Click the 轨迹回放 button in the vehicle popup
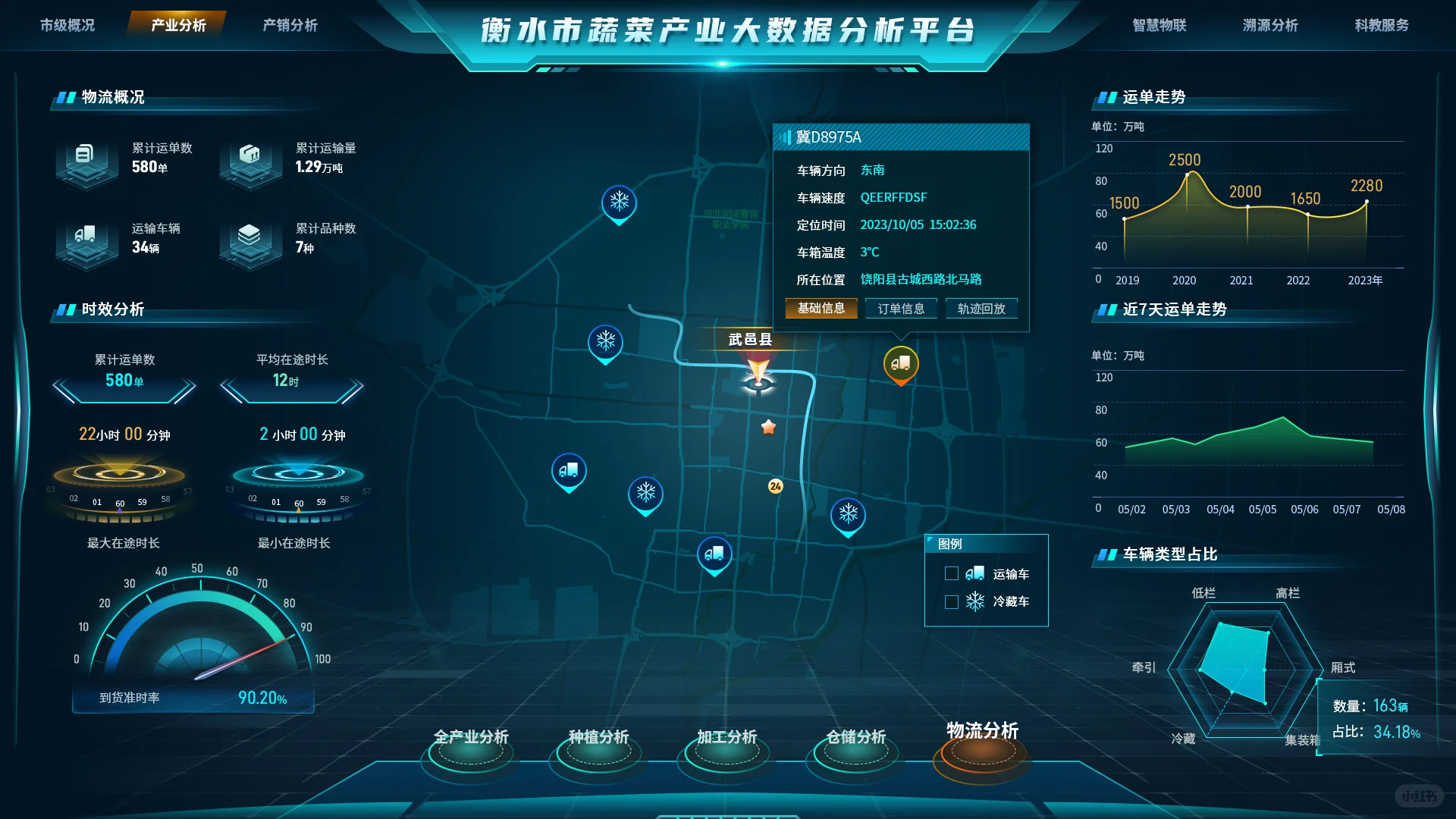Screen dimensions: 1456x819 tap(981, 309)
